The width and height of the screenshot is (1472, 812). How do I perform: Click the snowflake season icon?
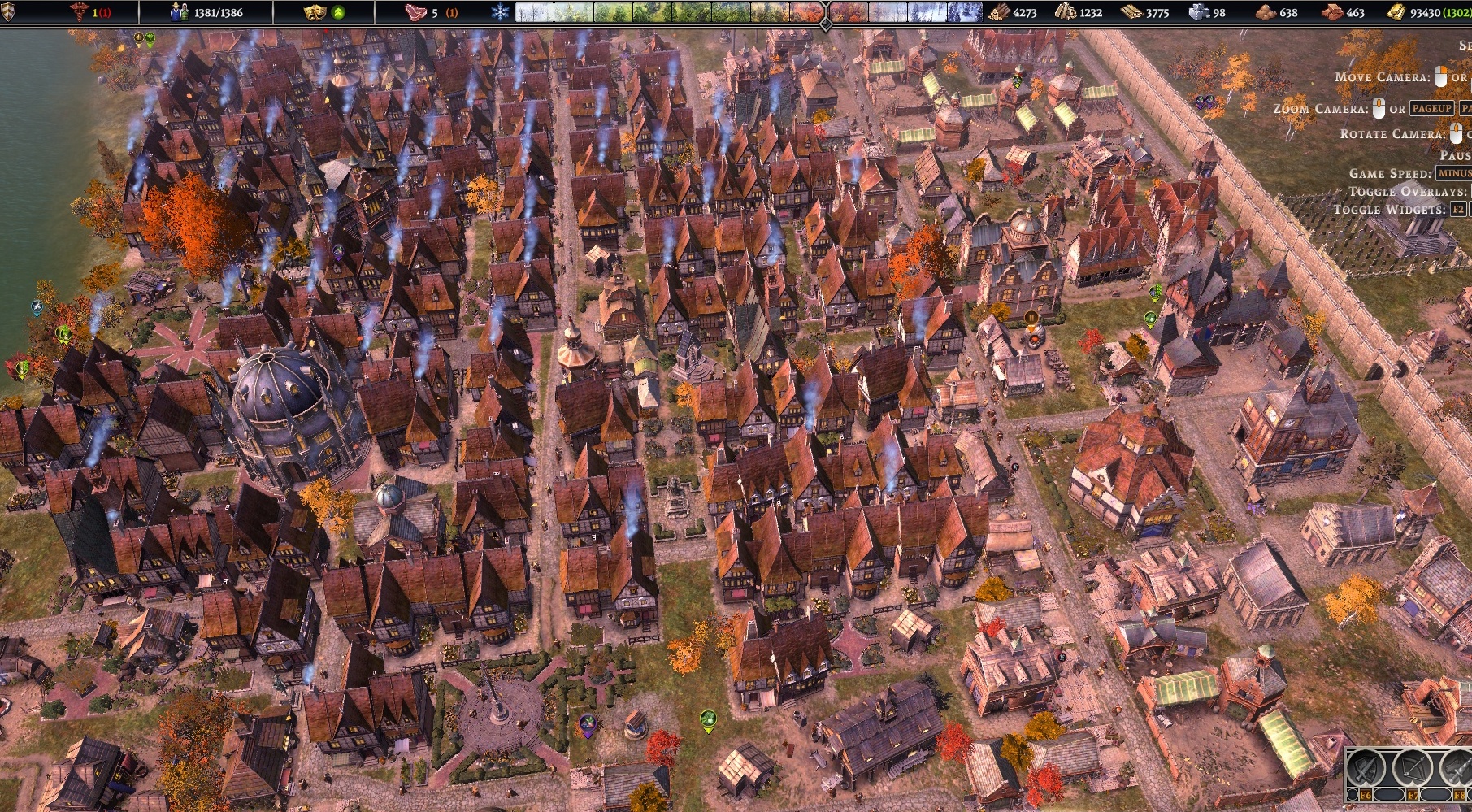pyautogui.click(x=499, y=12)
